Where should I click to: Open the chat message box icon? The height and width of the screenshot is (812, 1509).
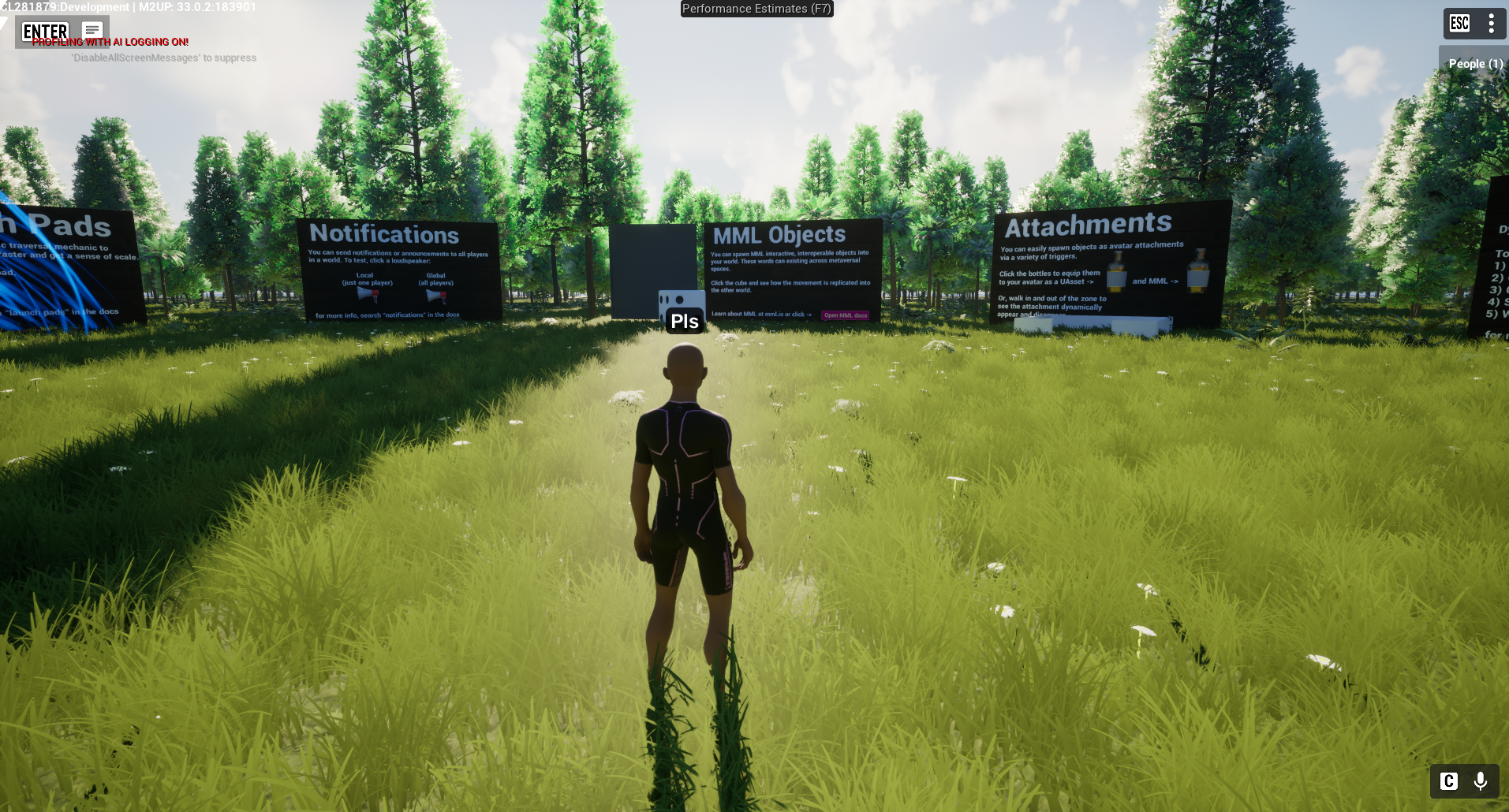click(92, 31)
